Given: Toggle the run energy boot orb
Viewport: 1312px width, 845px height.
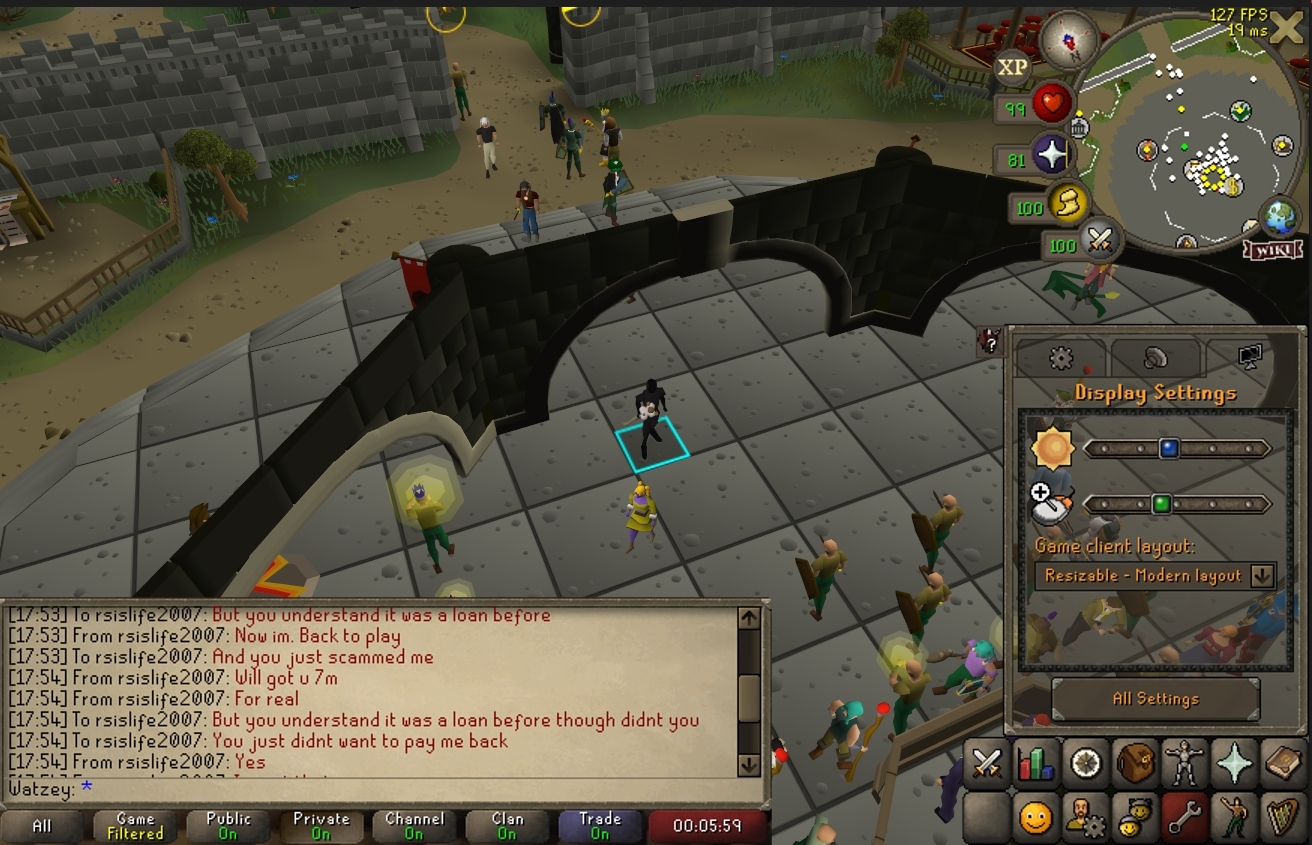Looking at the screenshot, I should tap(1068, 204).
